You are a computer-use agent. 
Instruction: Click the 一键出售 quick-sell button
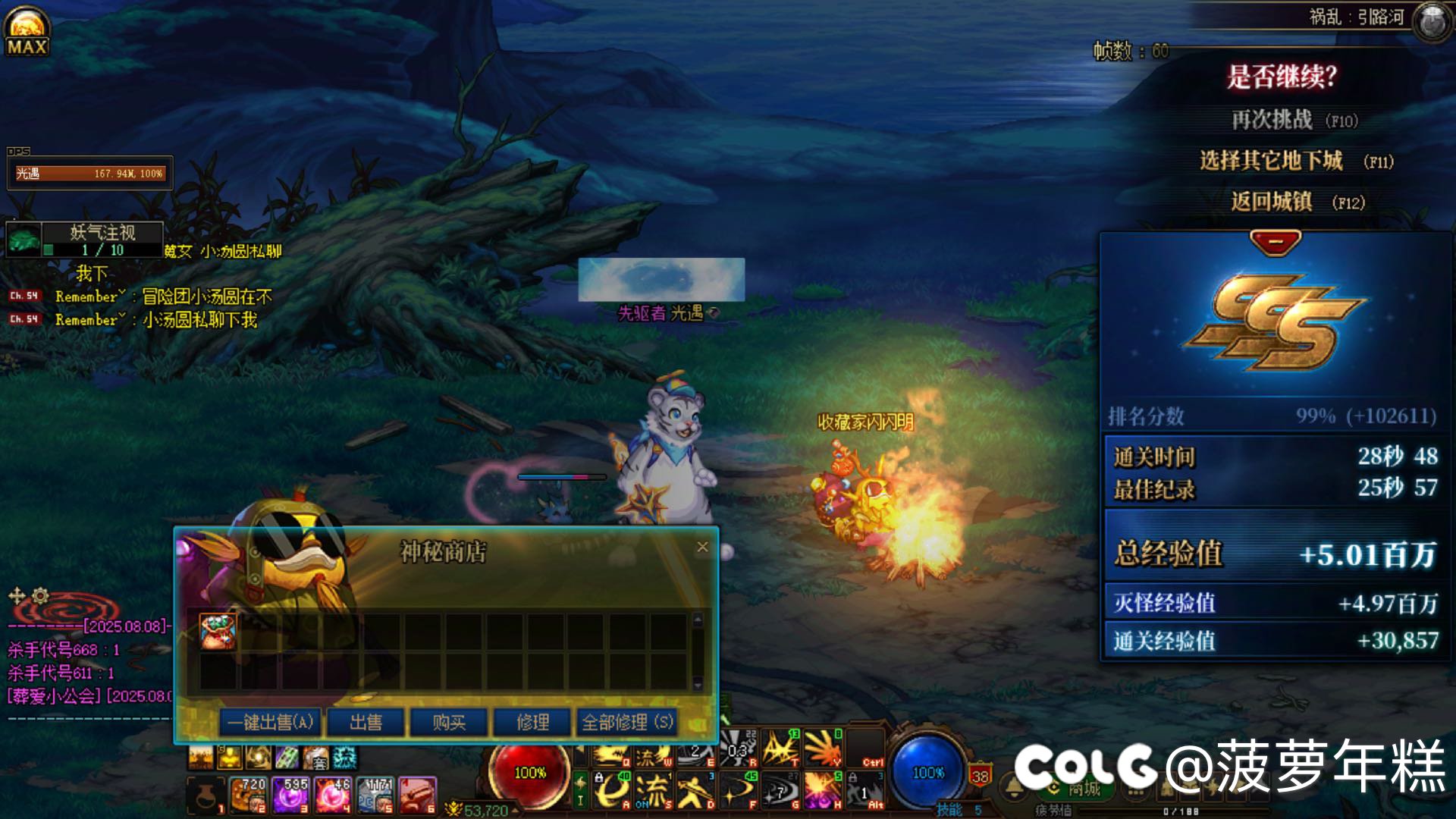(271, 722)
